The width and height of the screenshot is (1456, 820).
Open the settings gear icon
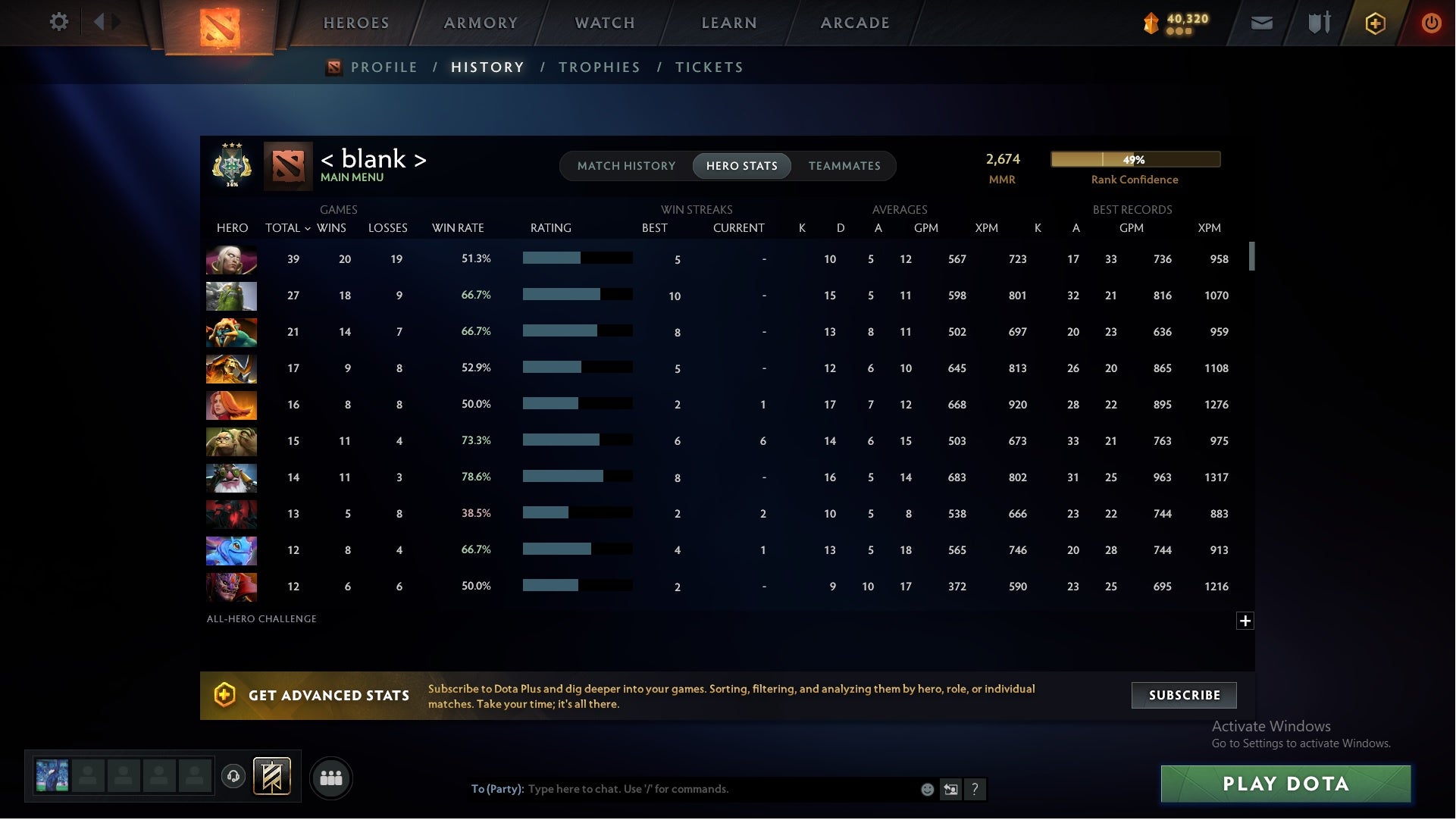pyautogui.click(x=59, y=22)
